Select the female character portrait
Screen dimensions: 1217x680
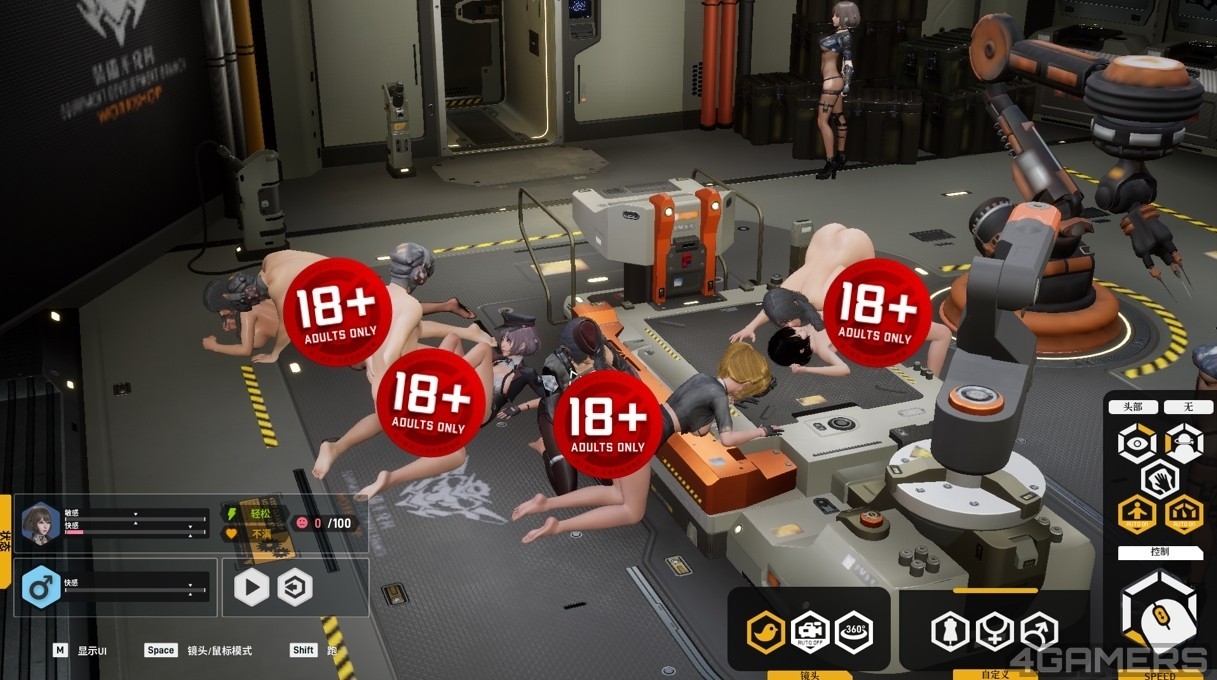click(x=41, y=523)
